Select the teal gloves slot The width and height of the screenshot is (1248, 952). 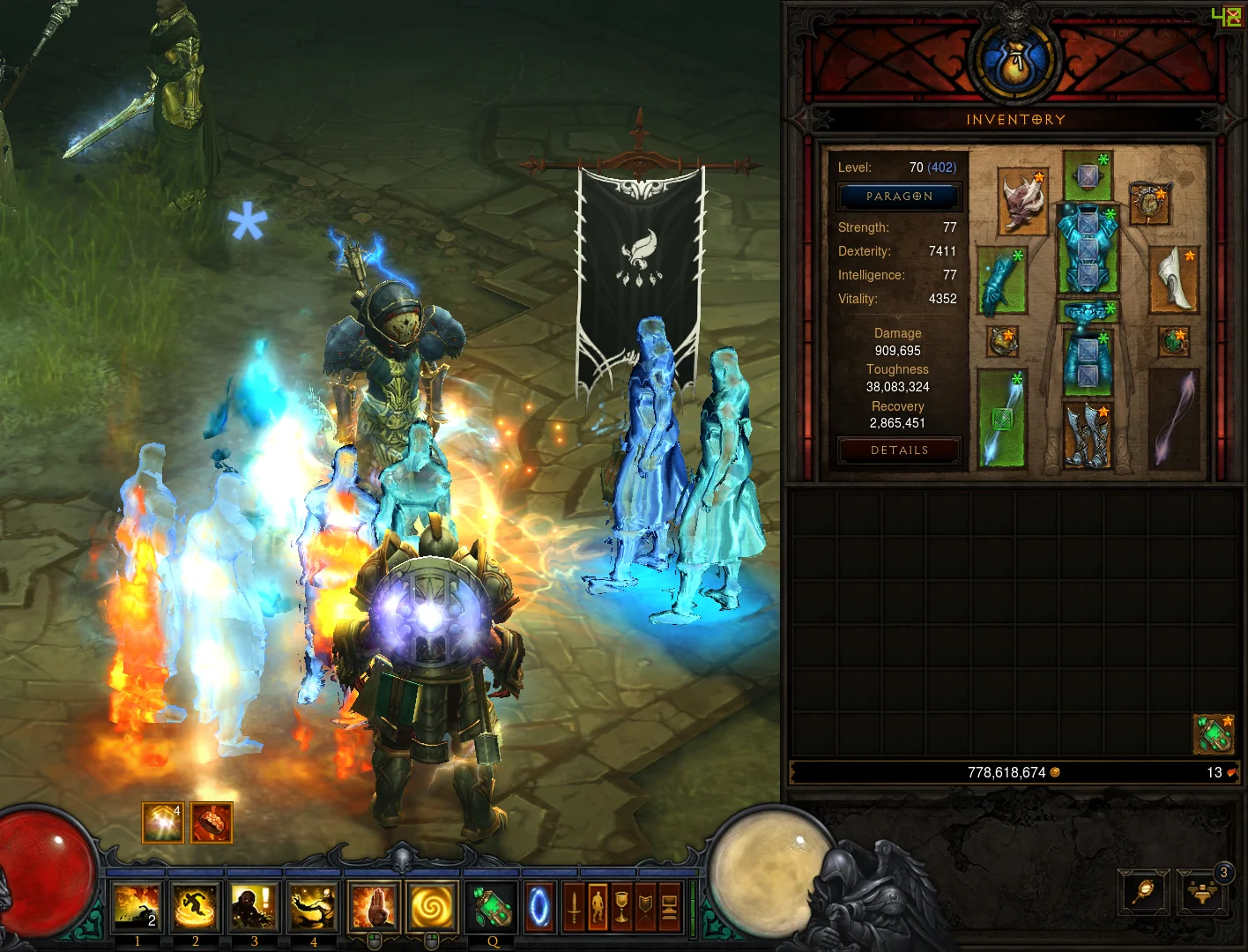tap(1002, 281)
